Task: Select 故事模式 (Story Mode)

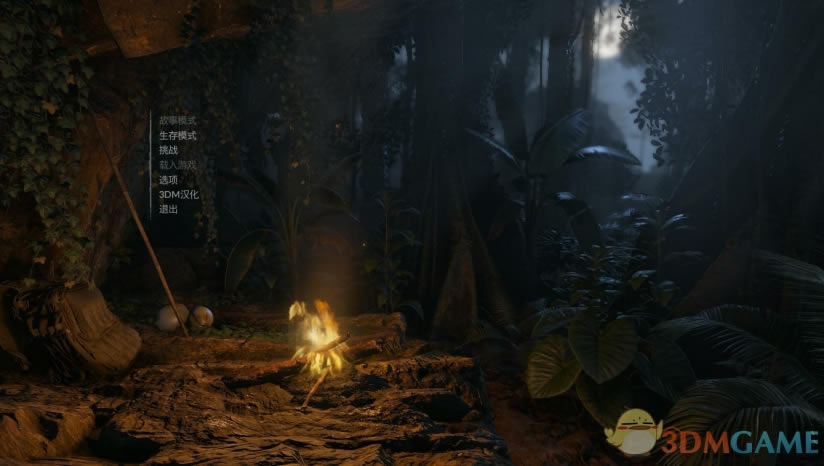Action: (177, 120)
